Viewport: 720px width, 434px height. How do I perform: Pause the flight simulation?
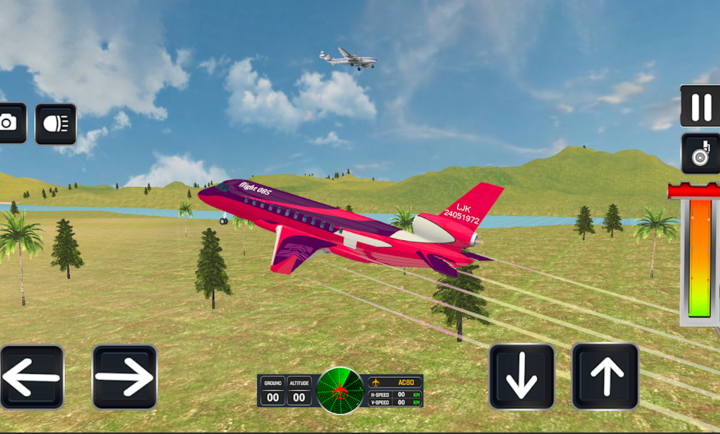coord(700,105)
